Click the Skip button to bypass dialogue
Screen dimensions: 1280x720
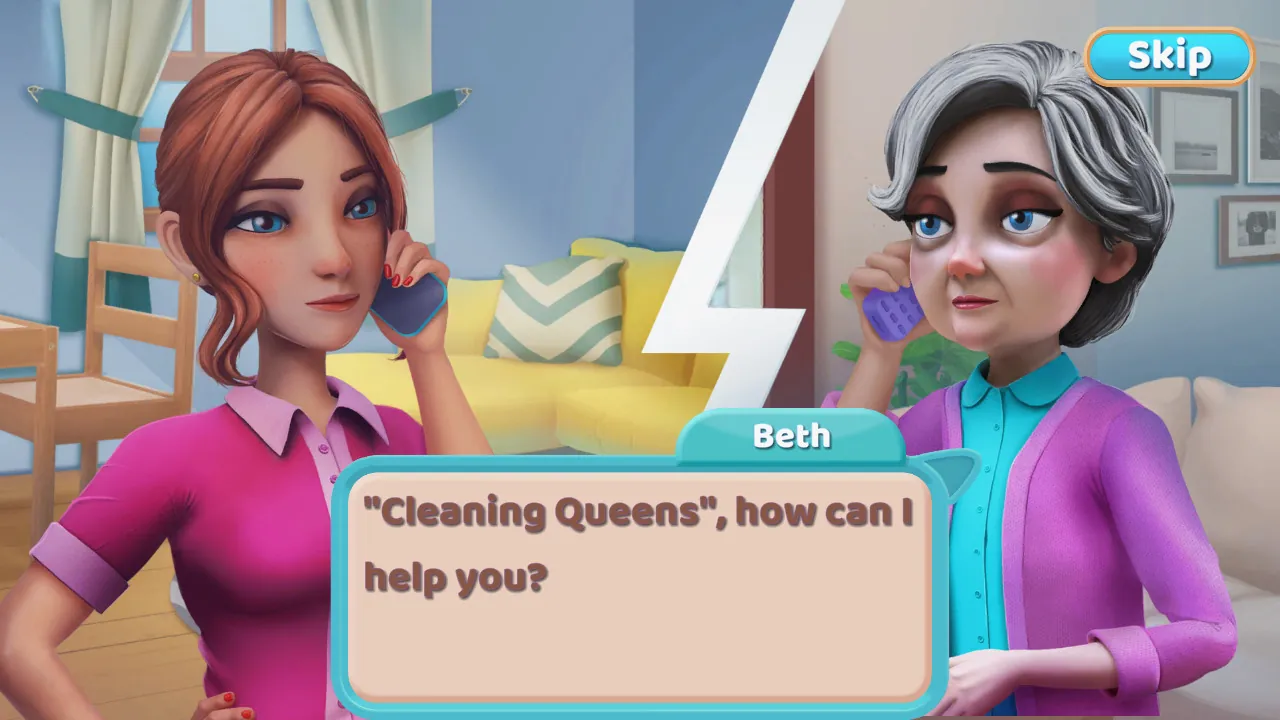pos(1168,56)
